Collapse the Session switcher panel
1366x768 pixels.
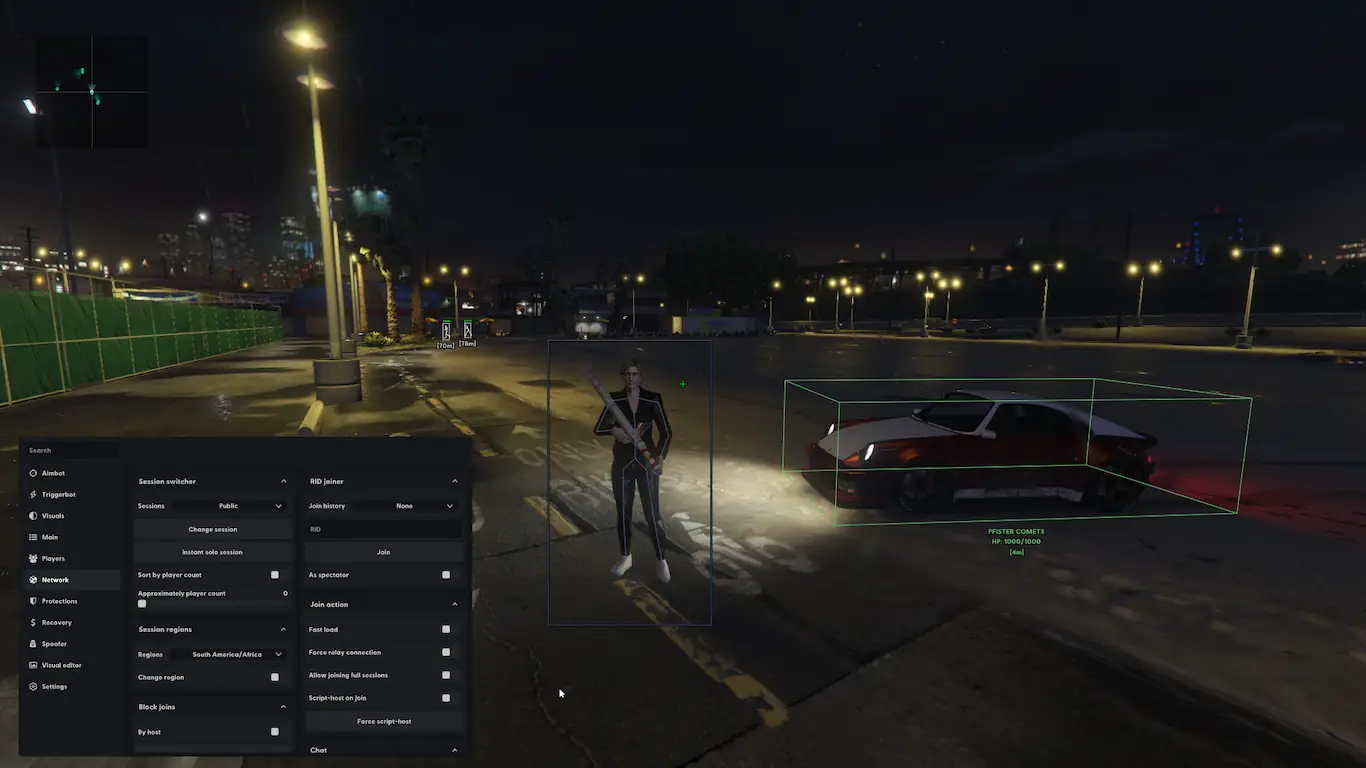(283, 482)
